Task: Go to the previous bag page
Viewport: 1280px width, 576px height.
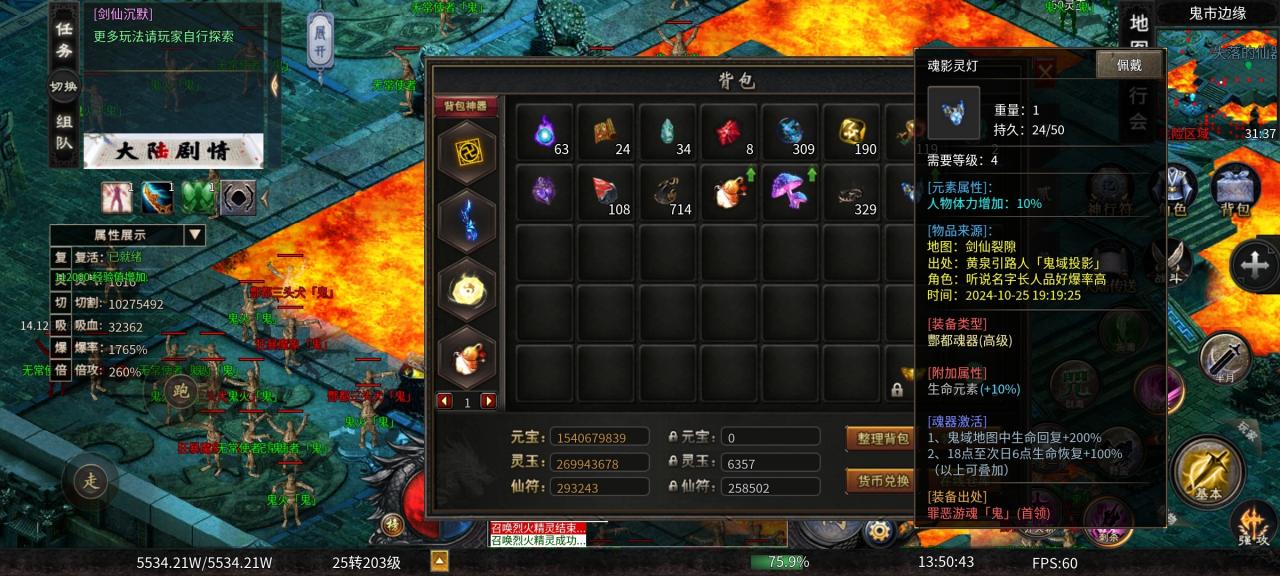Action: (x=445, y=401)
